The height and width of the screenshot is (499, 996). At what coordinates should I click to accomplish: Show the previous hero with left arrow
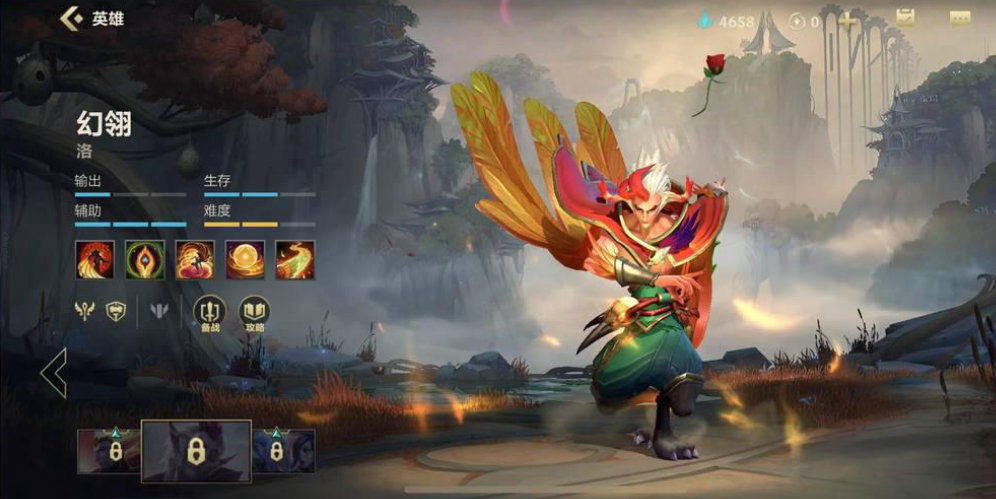53,373
